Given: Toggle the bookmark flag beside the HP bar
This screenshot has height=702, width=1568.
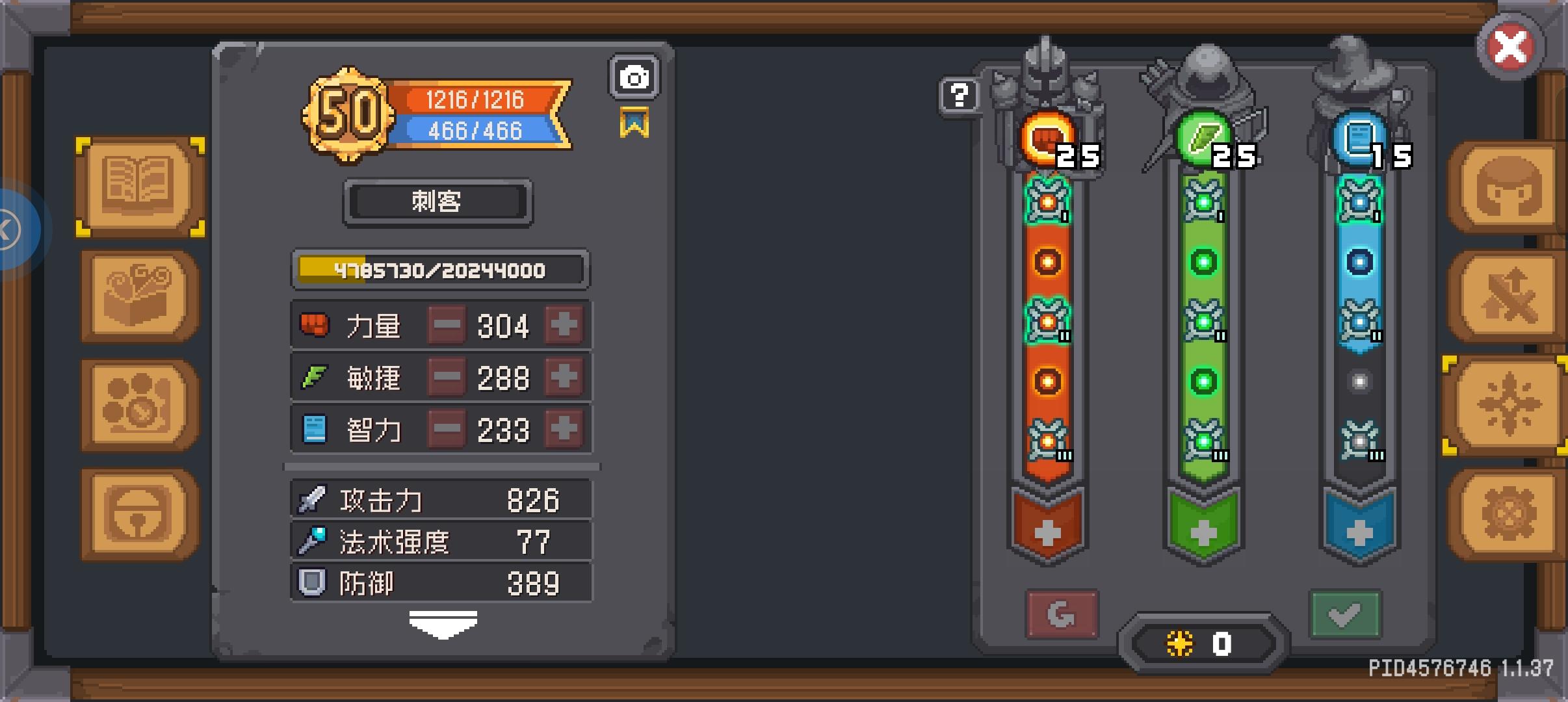Looking at the screenshot, I should (634, 122).
